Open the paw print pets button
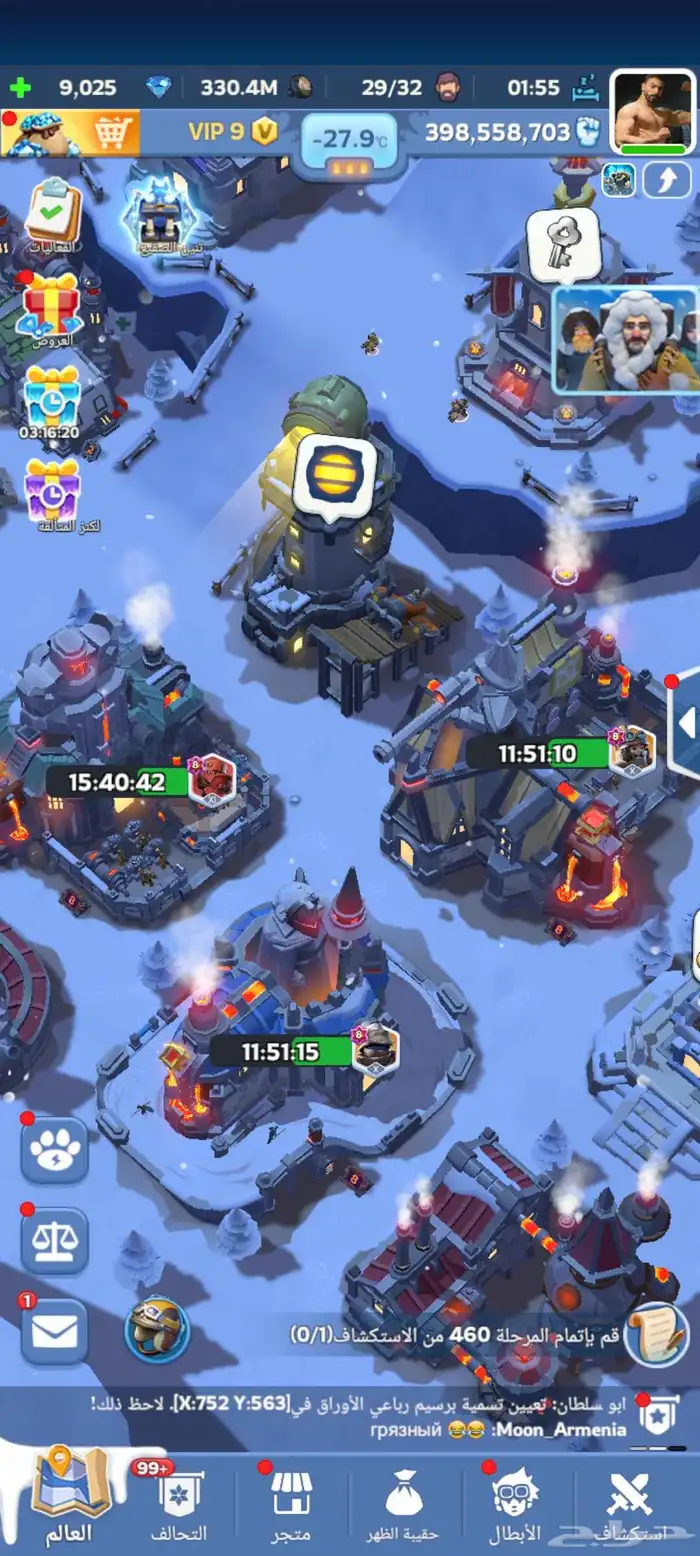Viewport: 700px width, 1556px height. pos(54,1151)
